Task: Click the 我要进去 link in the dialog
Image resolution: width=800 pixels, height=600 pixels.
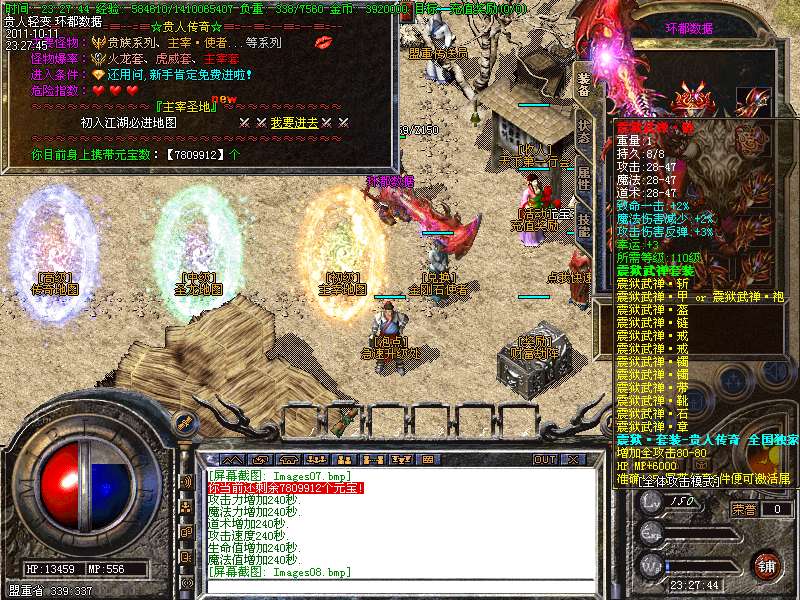Action: coord(294,122)
